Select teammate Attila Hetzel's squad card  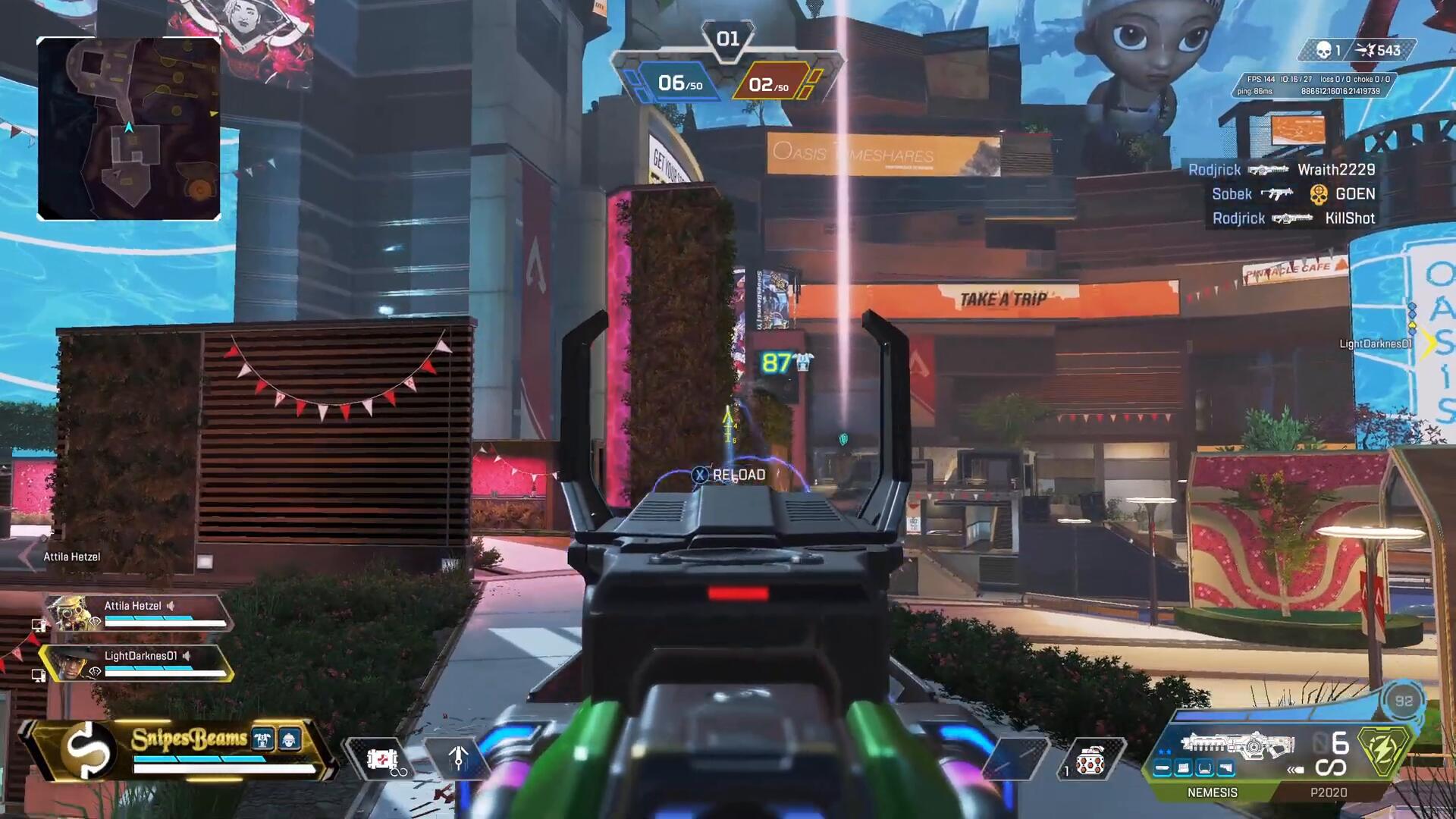[136, 613]
